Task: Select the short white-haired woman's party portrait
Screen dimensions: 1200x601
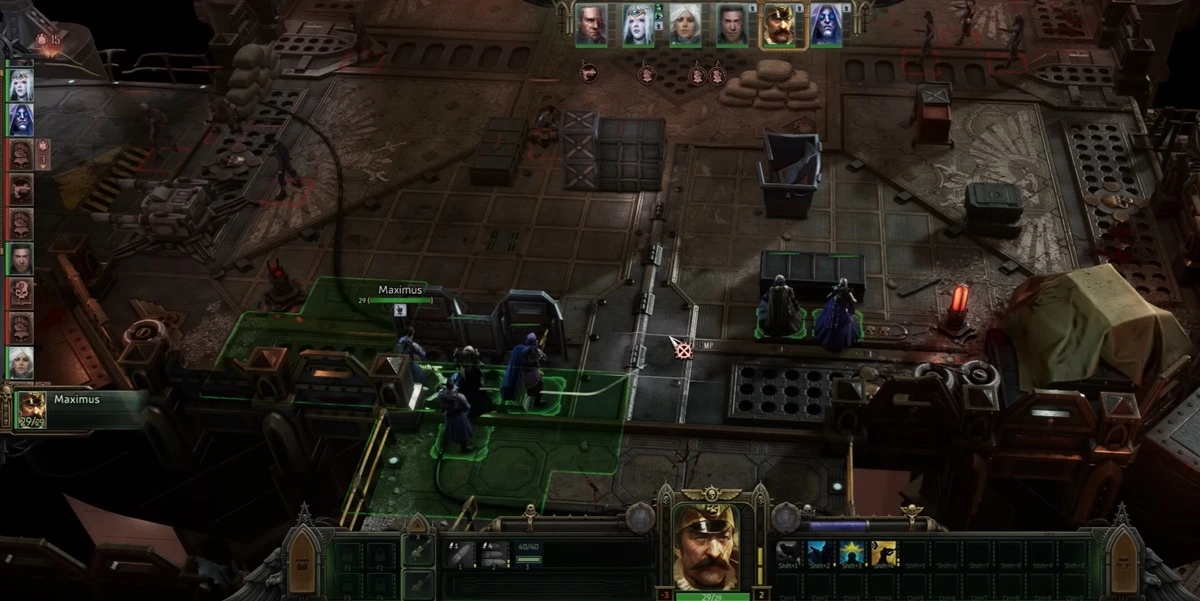Action: pyautogui.click(x=685, y=25)
